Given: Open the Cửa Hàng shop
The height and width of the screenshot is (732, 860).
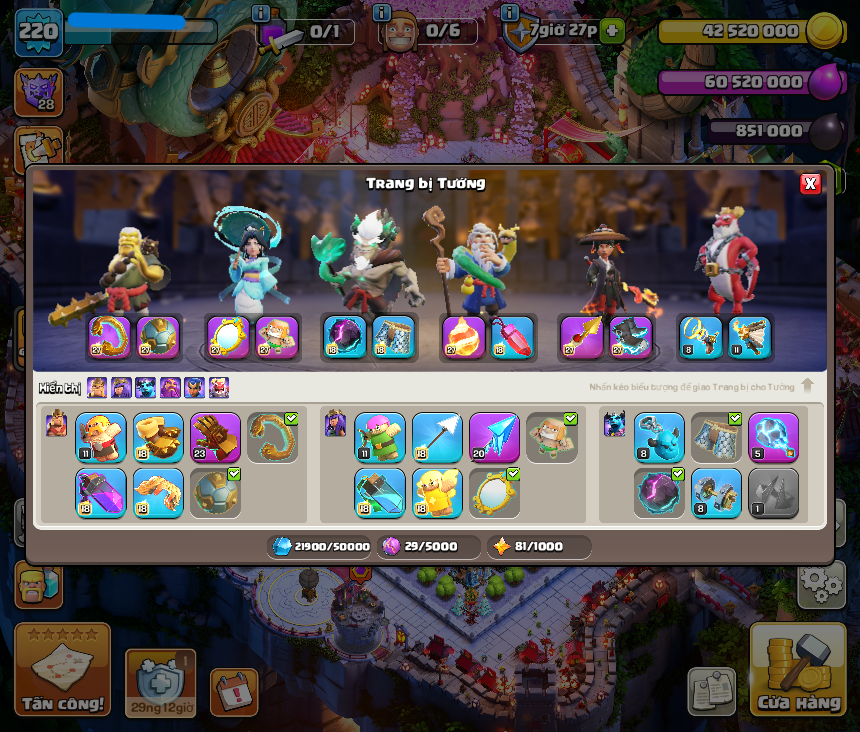Looking at the screenshot, I should click(x=797, y=669).
